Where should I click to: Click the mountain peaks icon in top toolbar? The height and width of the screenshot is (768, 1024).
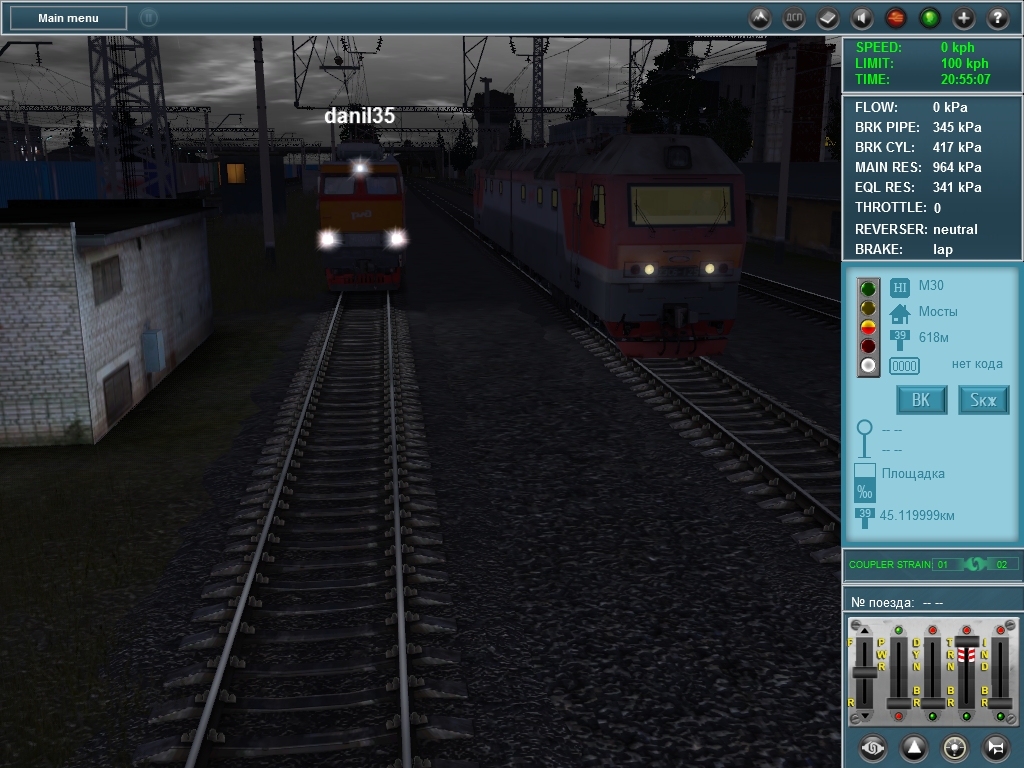pyautogui.click(x=760, y=18)
